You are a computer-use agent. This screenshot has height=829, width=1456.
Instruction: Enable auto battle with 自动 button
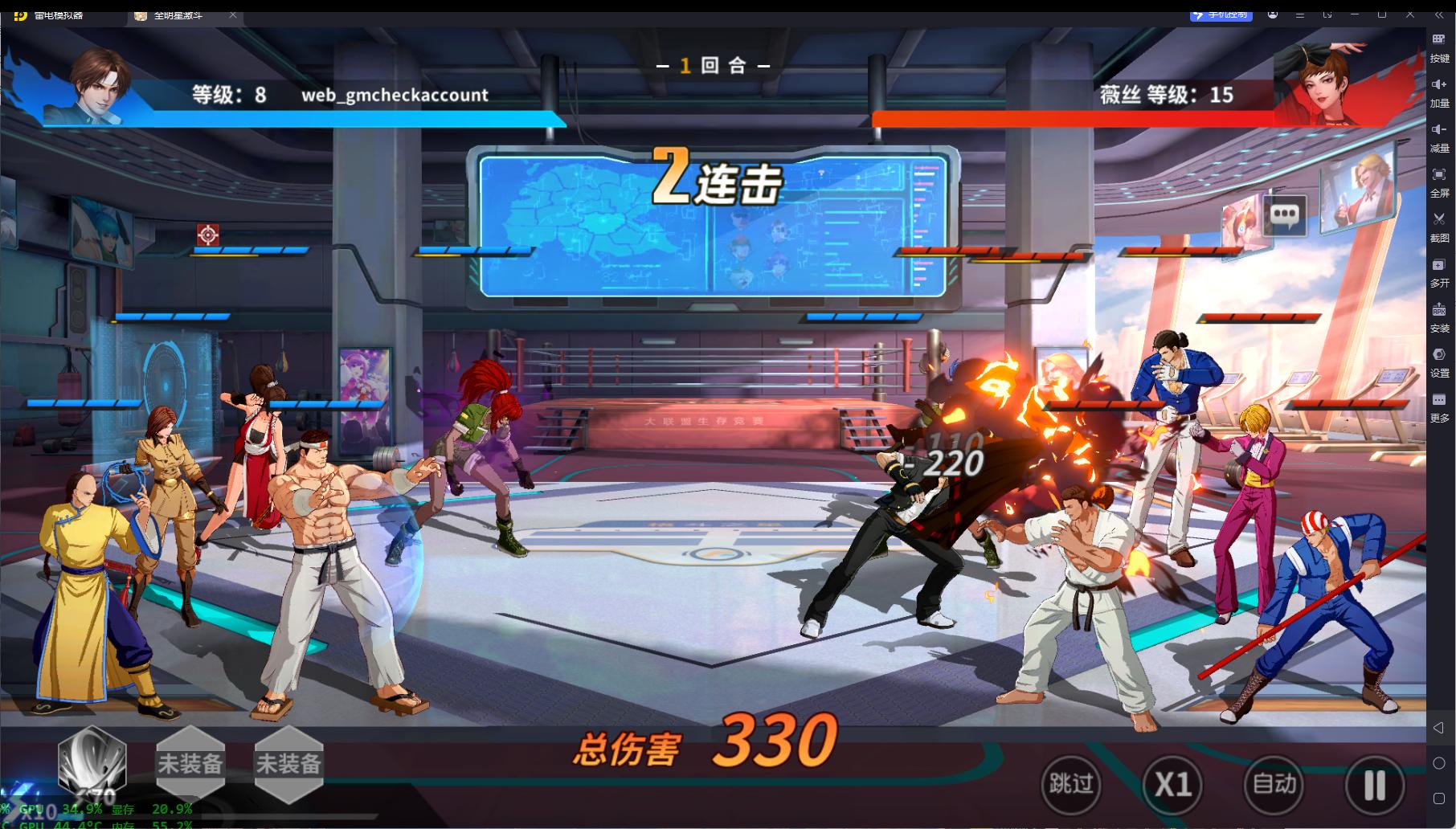(x=1274, y=784)
